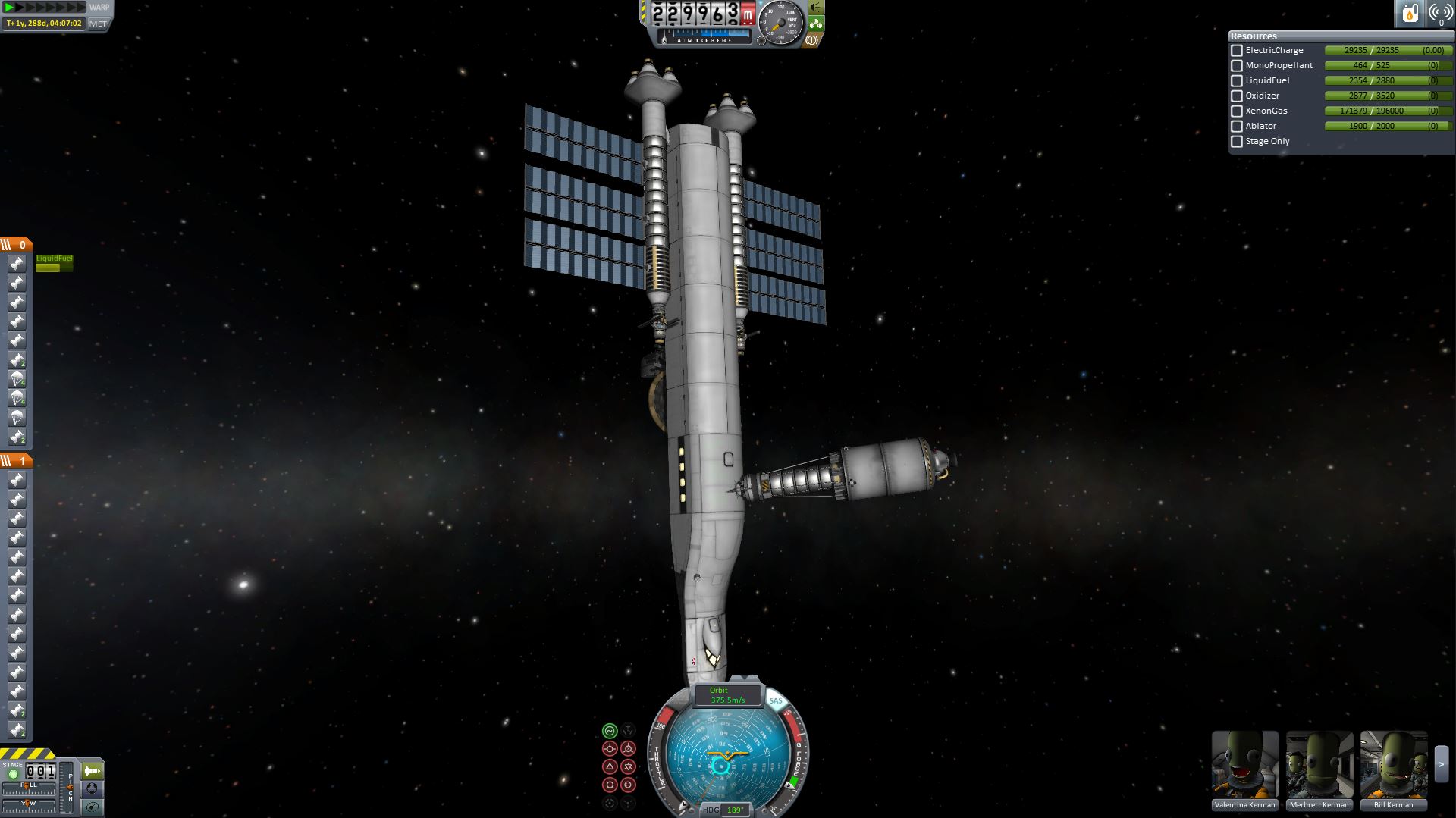Open Bill Kerman's crew portrait

1393,765
